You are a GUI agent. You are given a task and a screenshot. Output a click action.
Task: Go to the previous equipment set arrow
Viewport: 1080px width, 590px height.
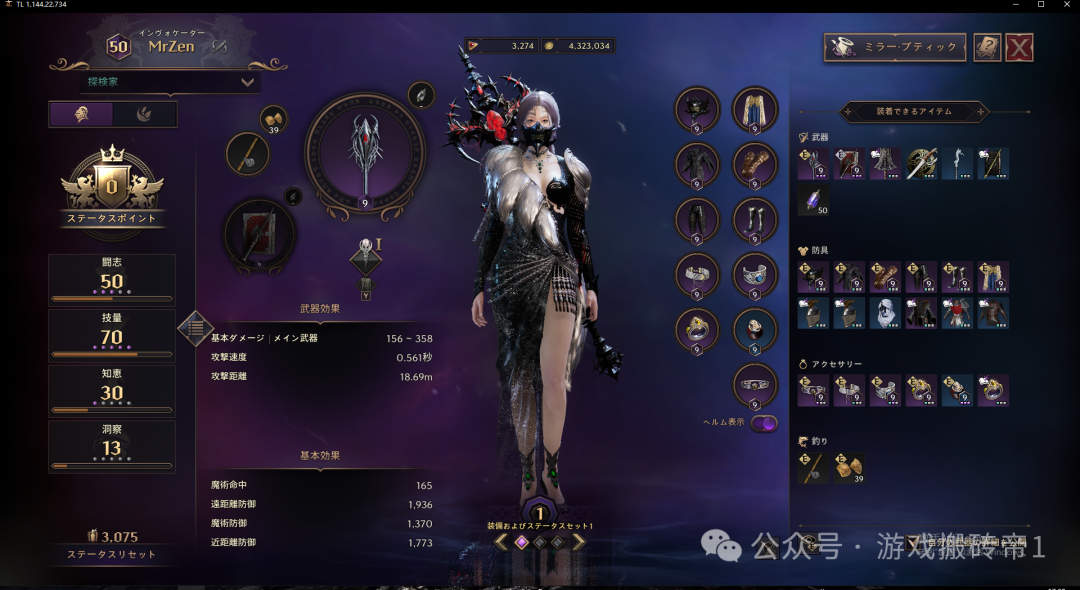click(x=500, y=542)
